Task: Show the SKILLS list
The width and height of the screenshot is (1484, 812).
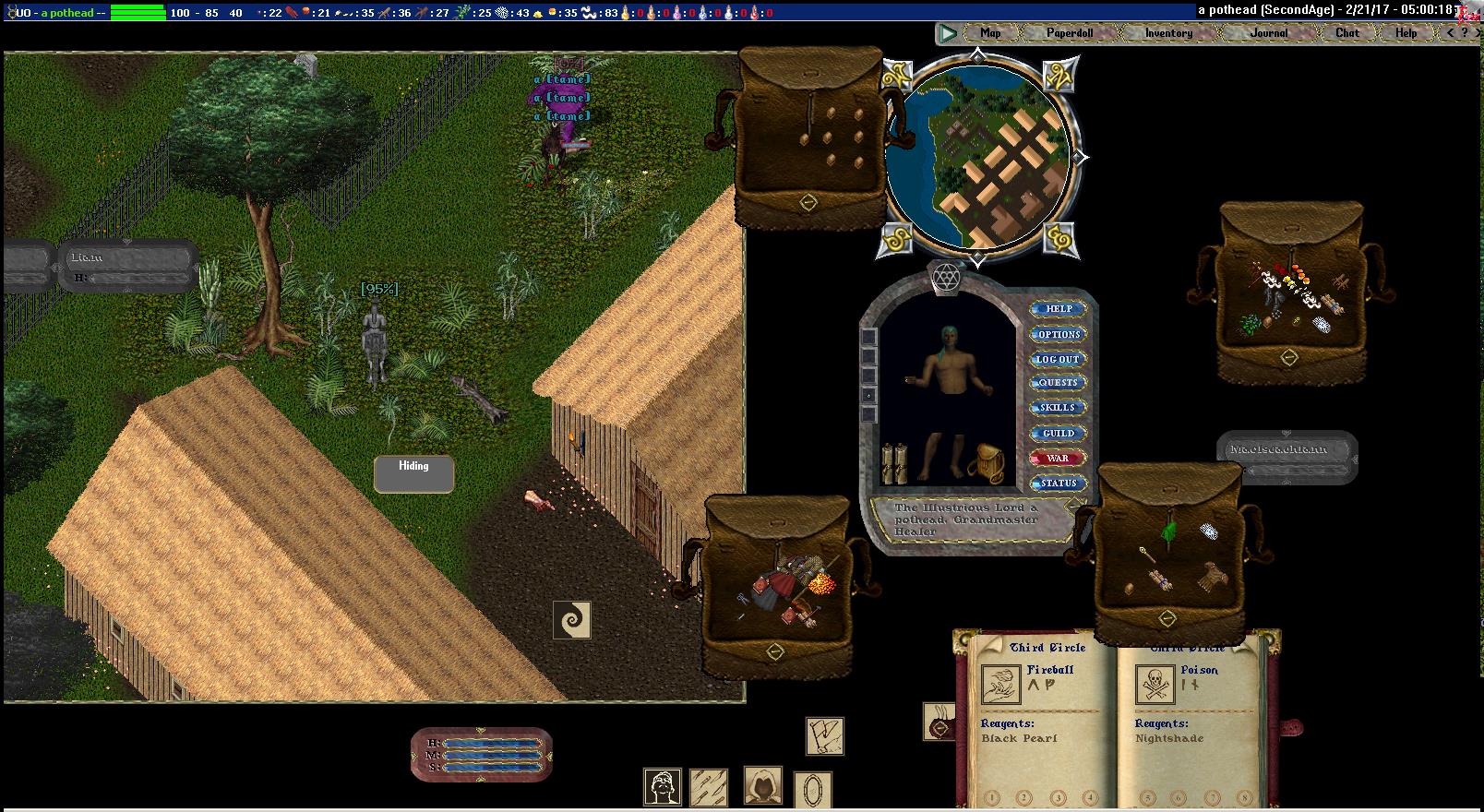Action: click(x=1058, y=408)
